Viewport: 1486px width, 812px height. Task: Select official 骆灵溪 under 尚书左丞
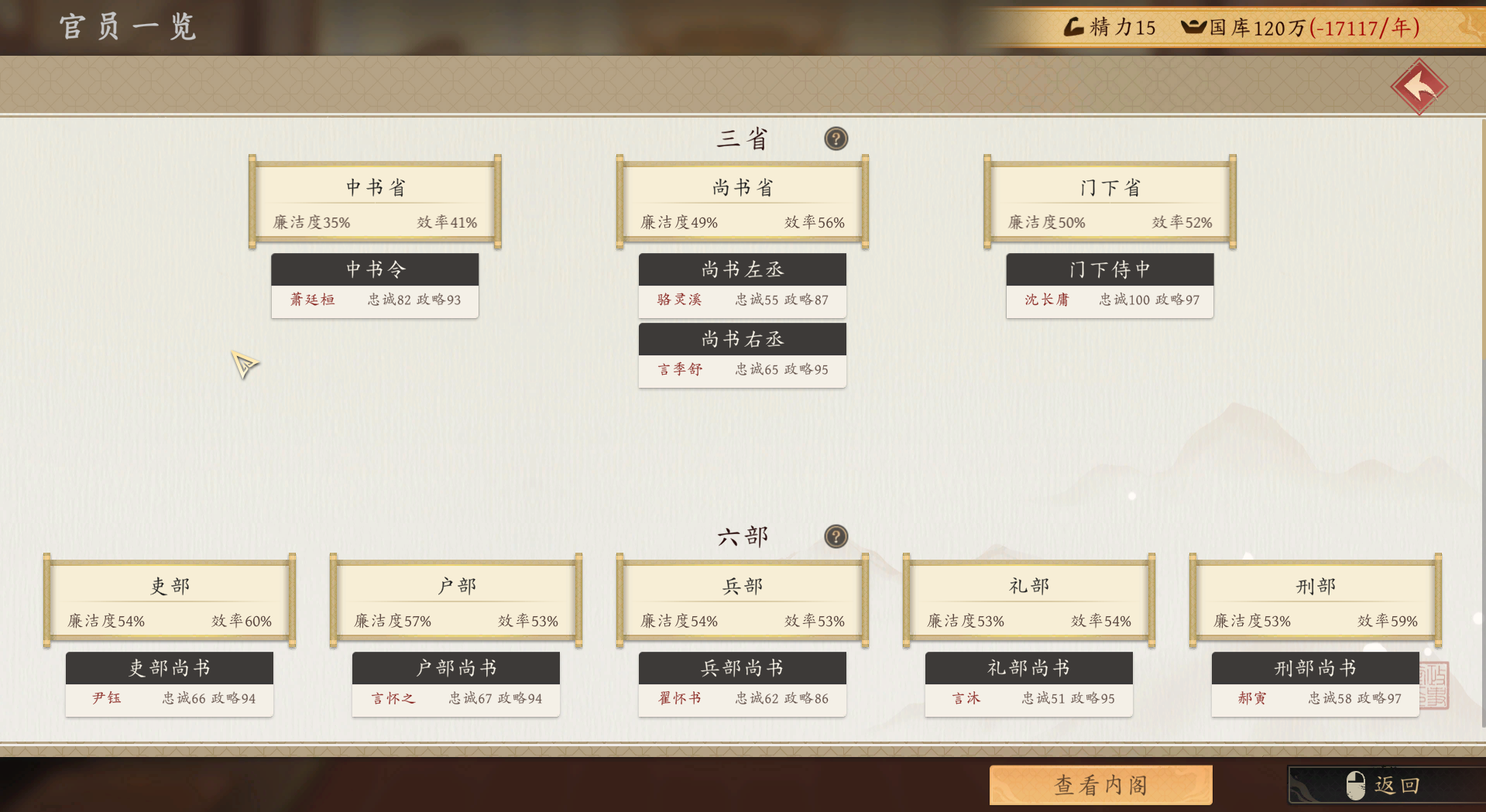678,300
